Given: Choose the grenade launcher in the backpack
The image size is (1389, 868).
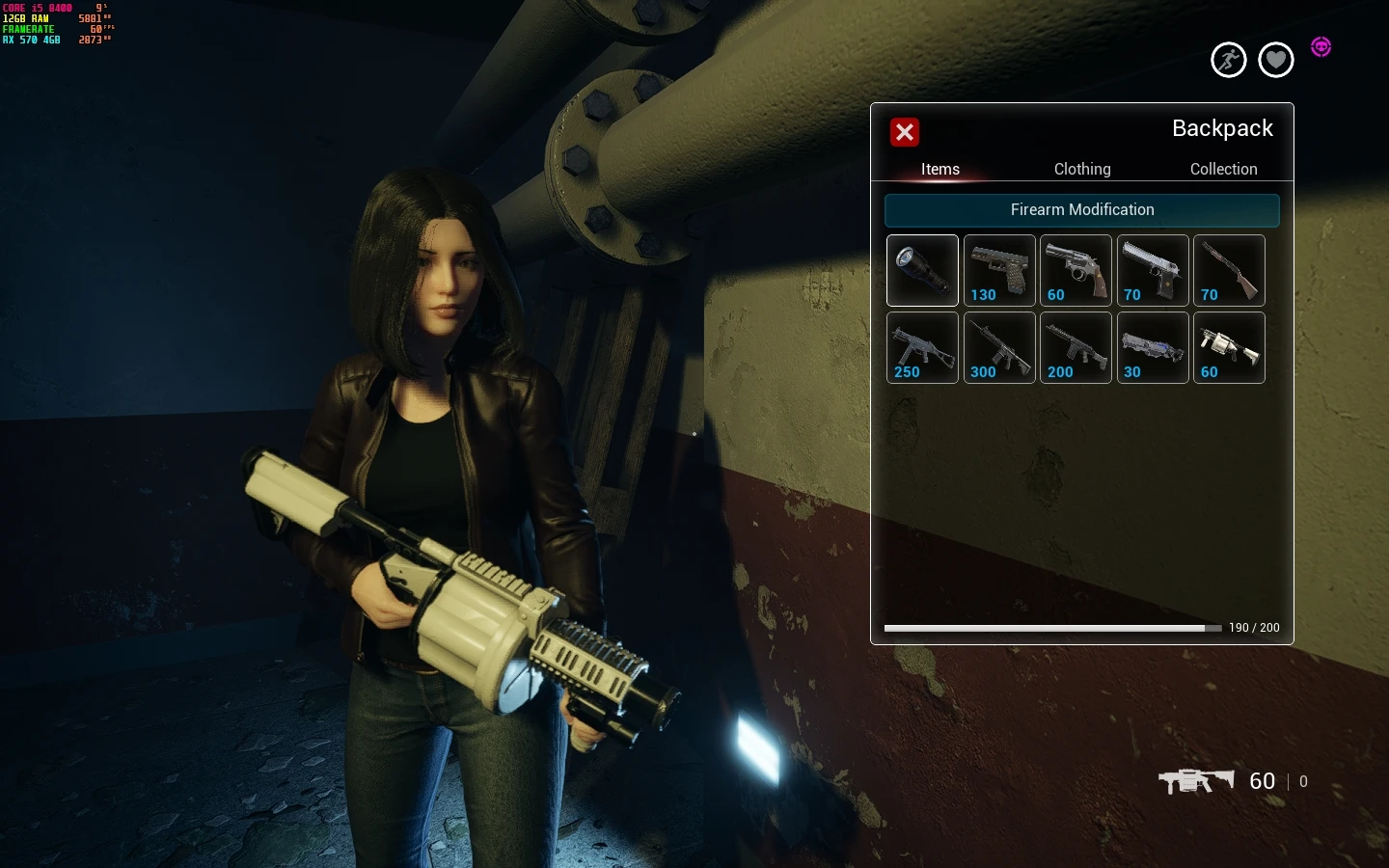Looking at the screenshot, I should point(1229,347).
